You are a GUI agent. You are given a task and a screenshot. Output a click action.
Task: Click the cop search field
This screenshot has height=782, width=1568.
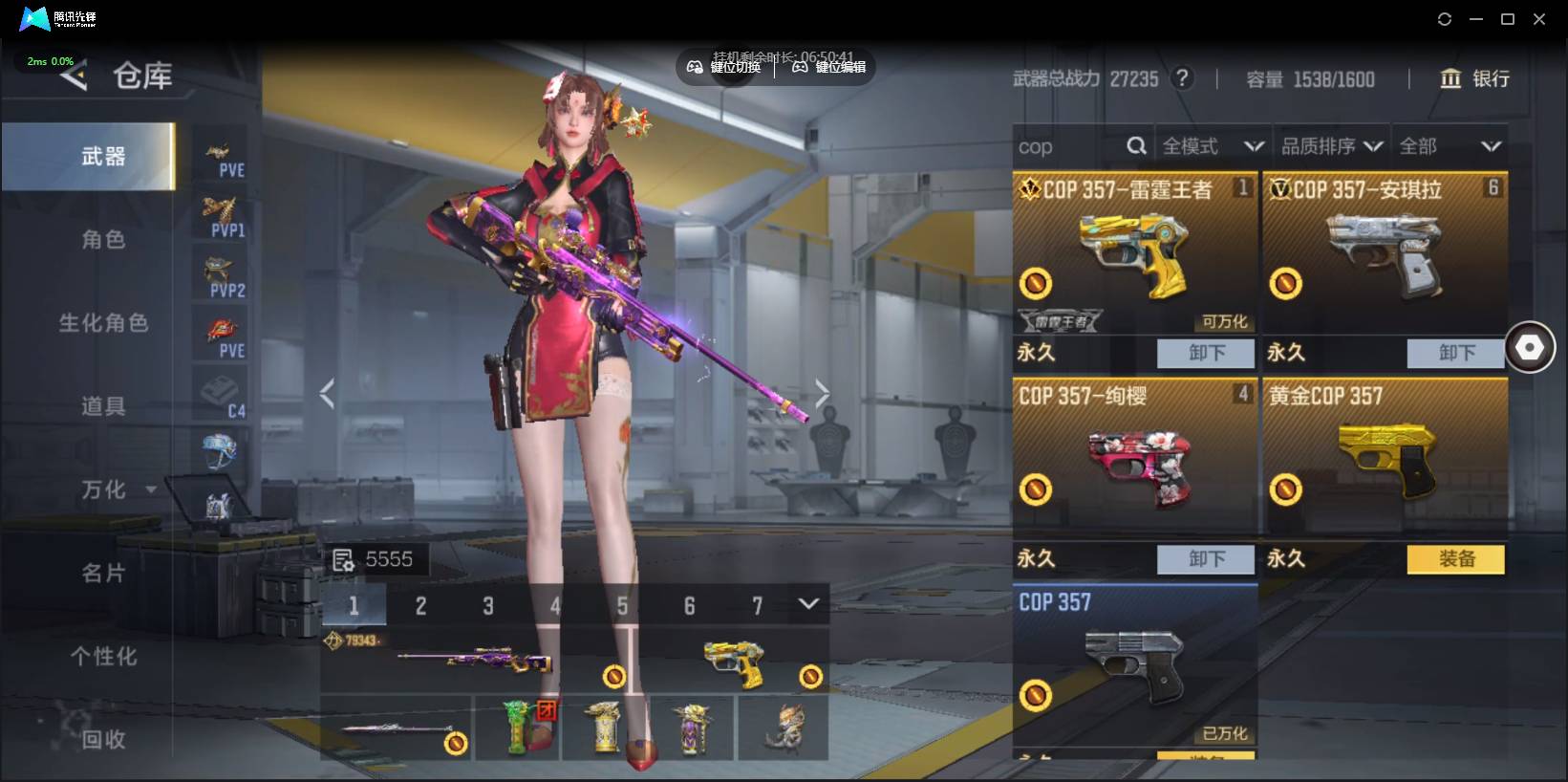point(1070,146)
